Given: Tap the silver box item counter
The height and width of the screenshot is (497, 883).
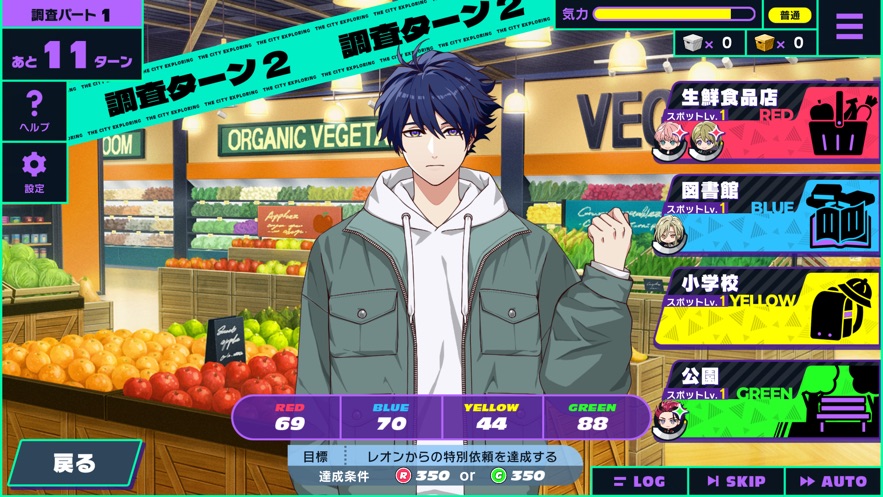Looking at the screenshot, I should click(709, 43).
